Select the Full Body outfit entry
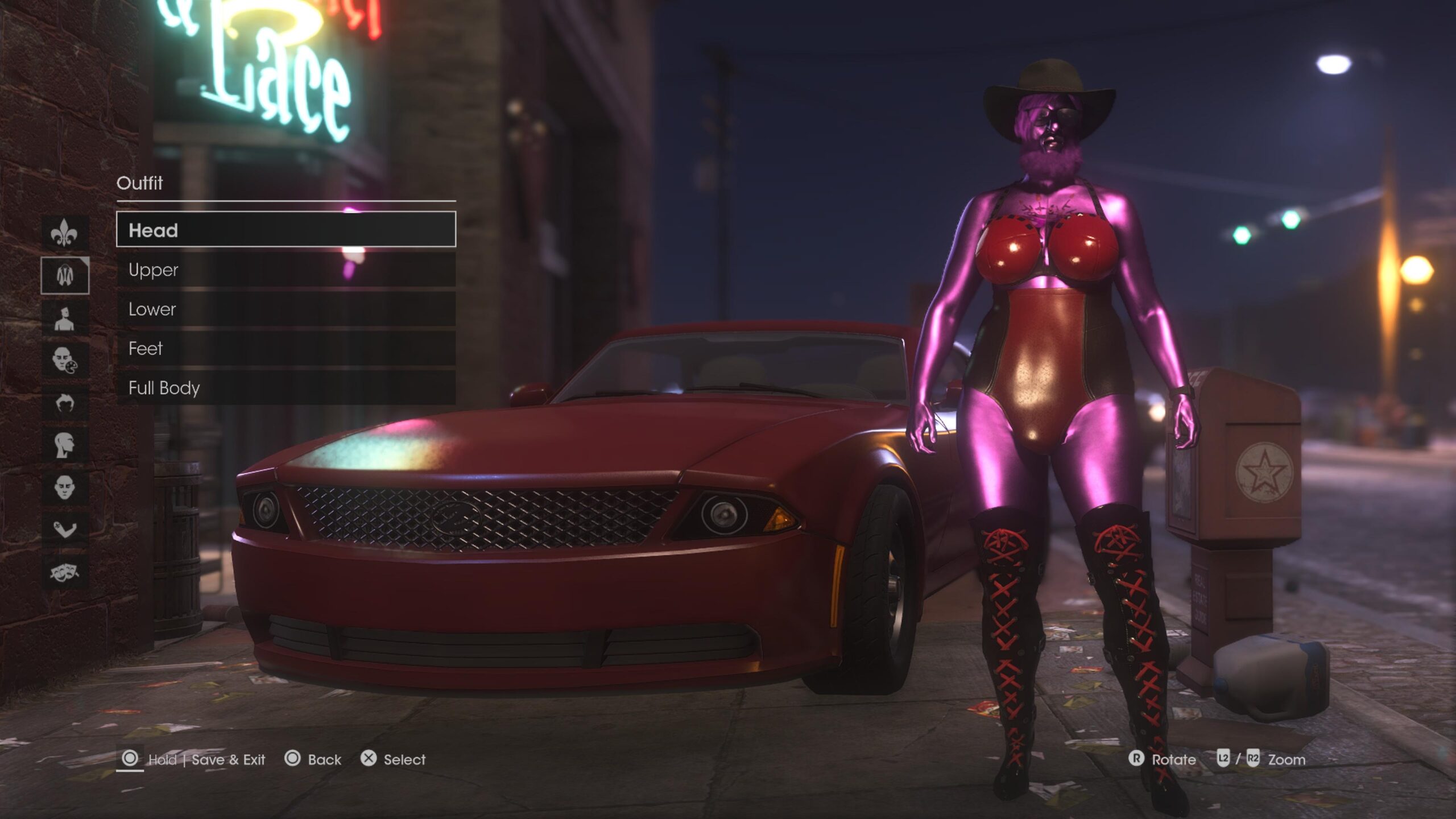This screenshot has width=1456, height=819. pos(286,388)
